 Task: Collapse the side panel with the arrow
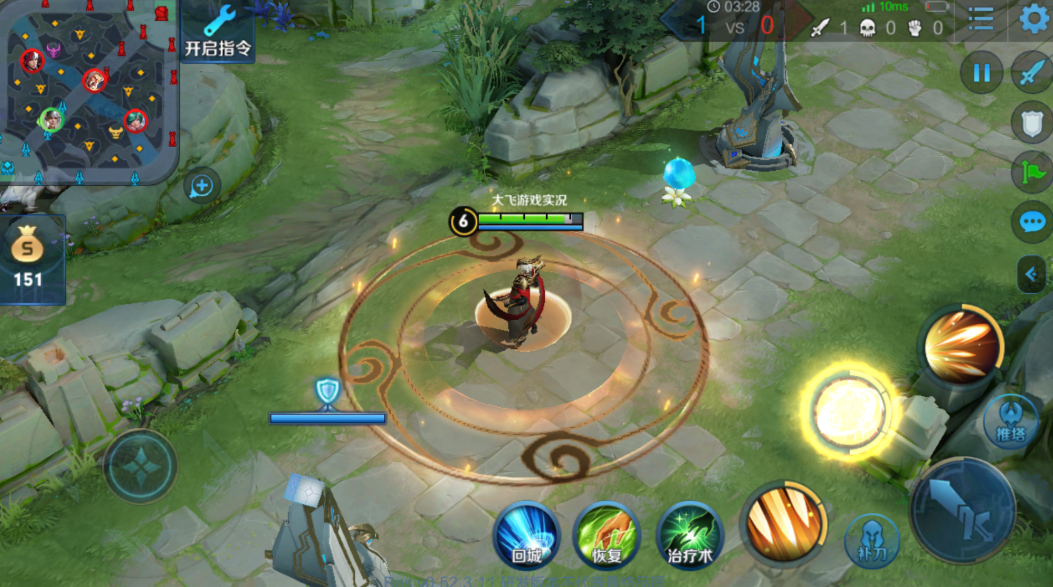(x=1032, y=274)
